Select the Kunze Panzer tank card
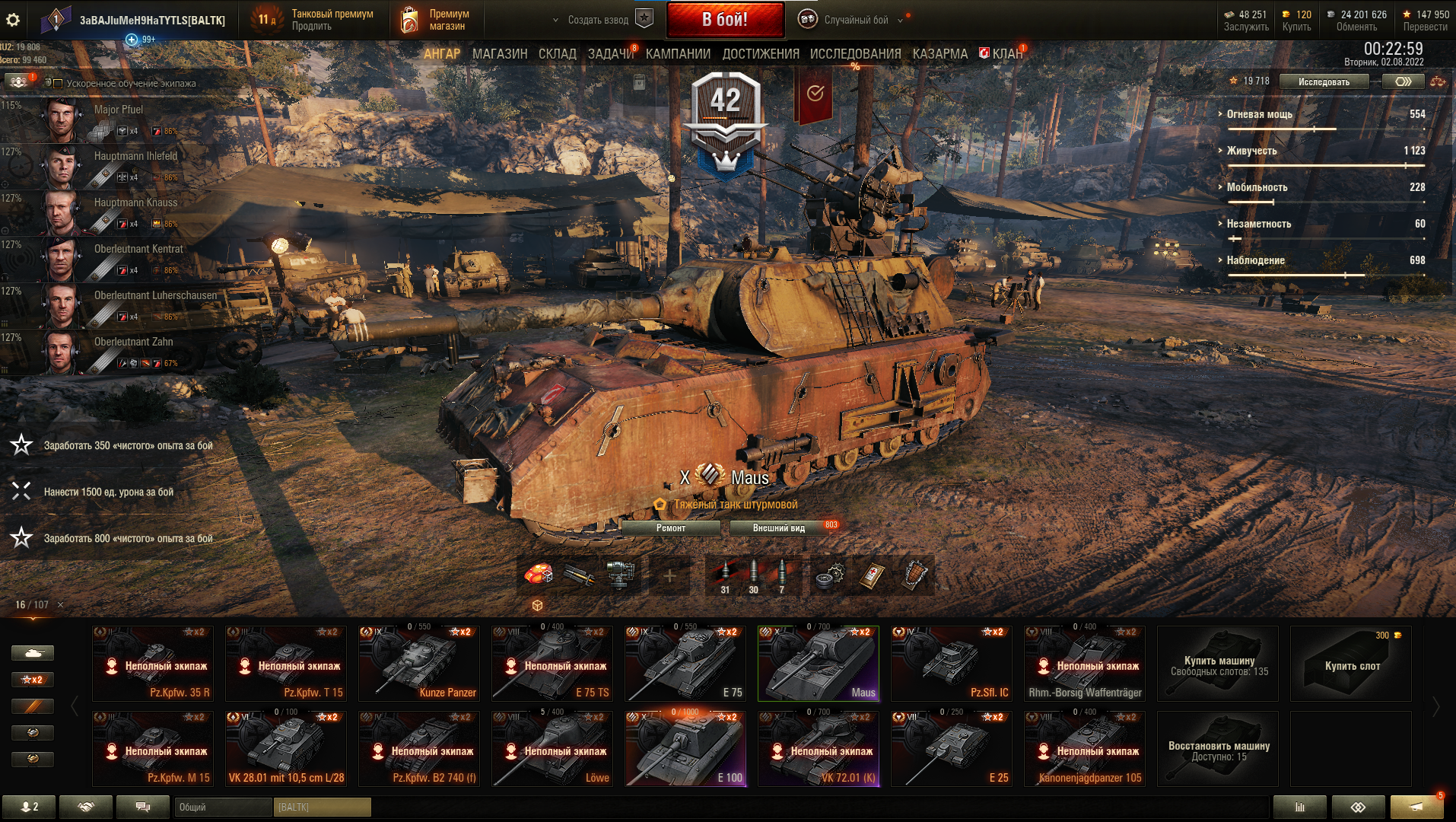This screenshot has width=1456, height=822. coord(418,663)
